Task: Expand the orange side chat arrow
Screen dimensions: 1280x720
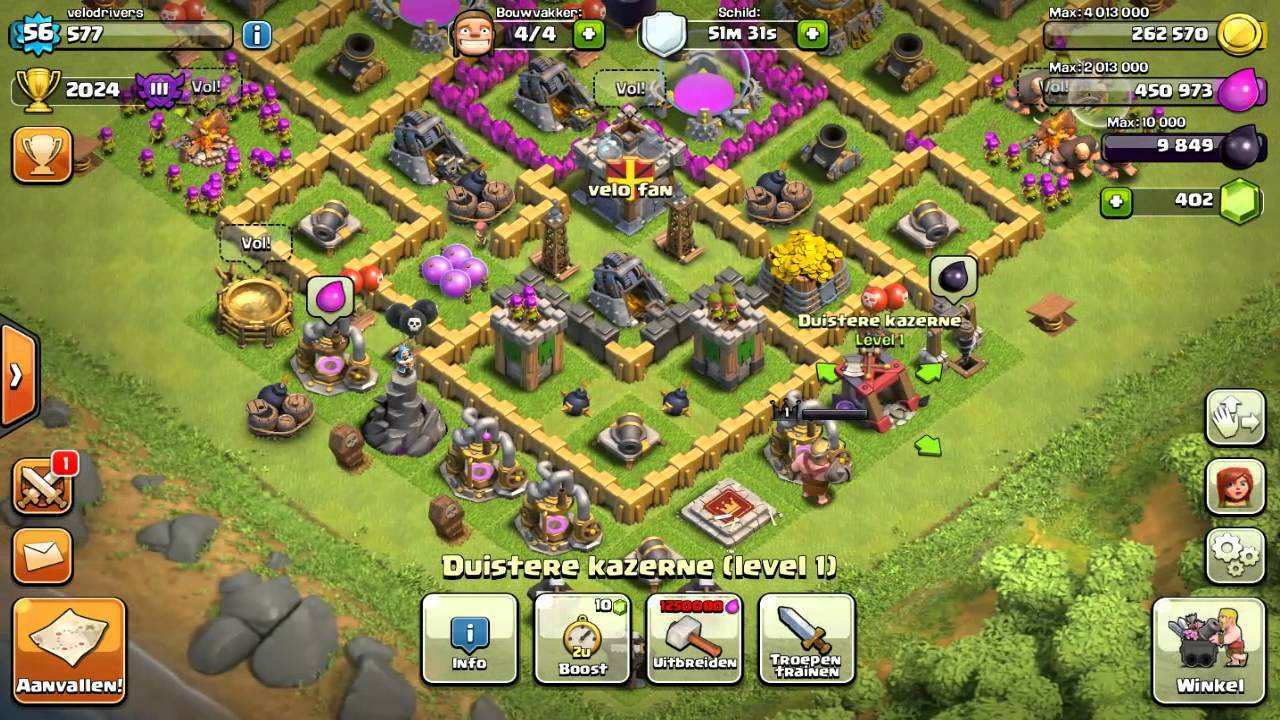Action: 17,376
